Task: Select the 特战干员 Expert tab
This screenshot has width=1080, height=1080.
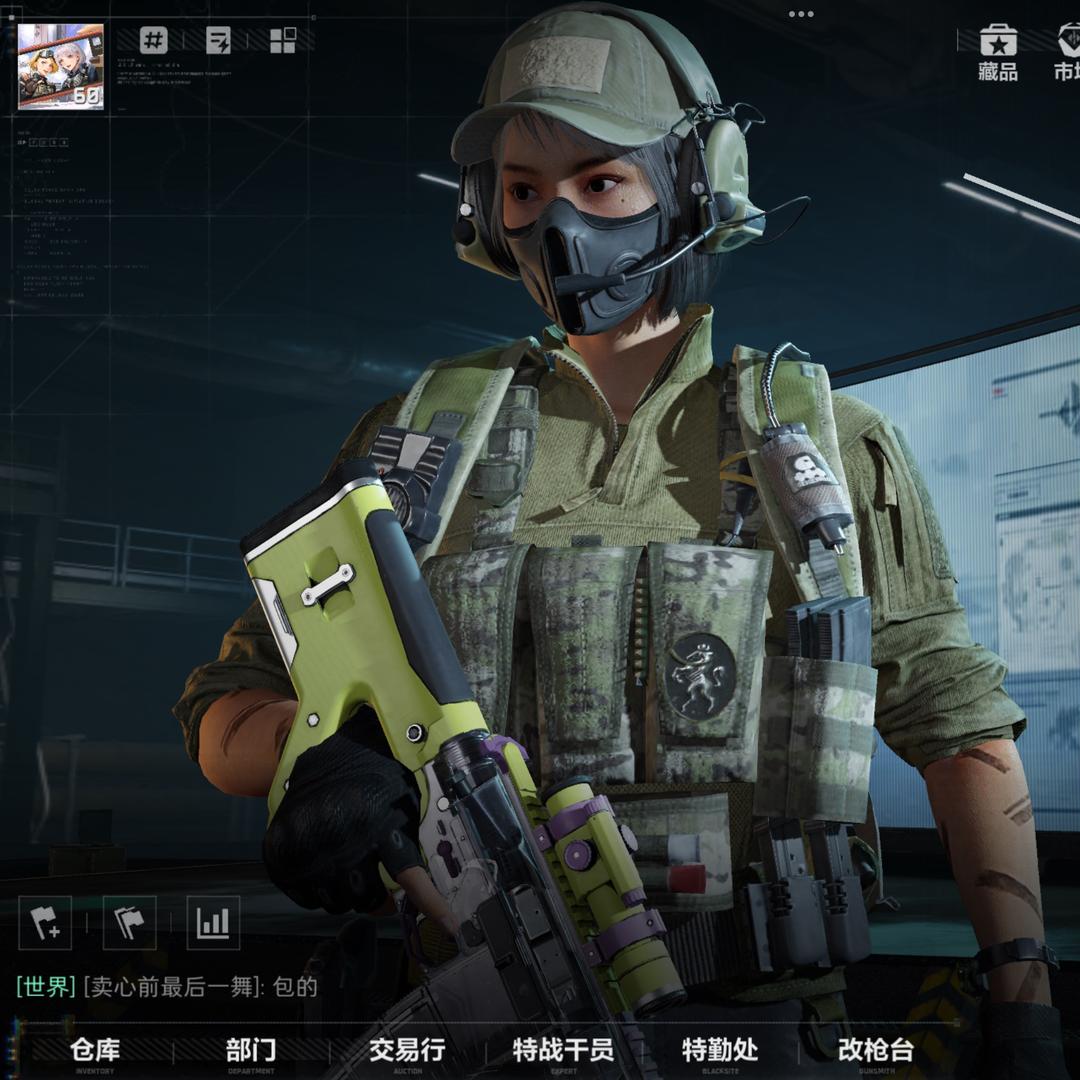Action: pos(563,1051)
